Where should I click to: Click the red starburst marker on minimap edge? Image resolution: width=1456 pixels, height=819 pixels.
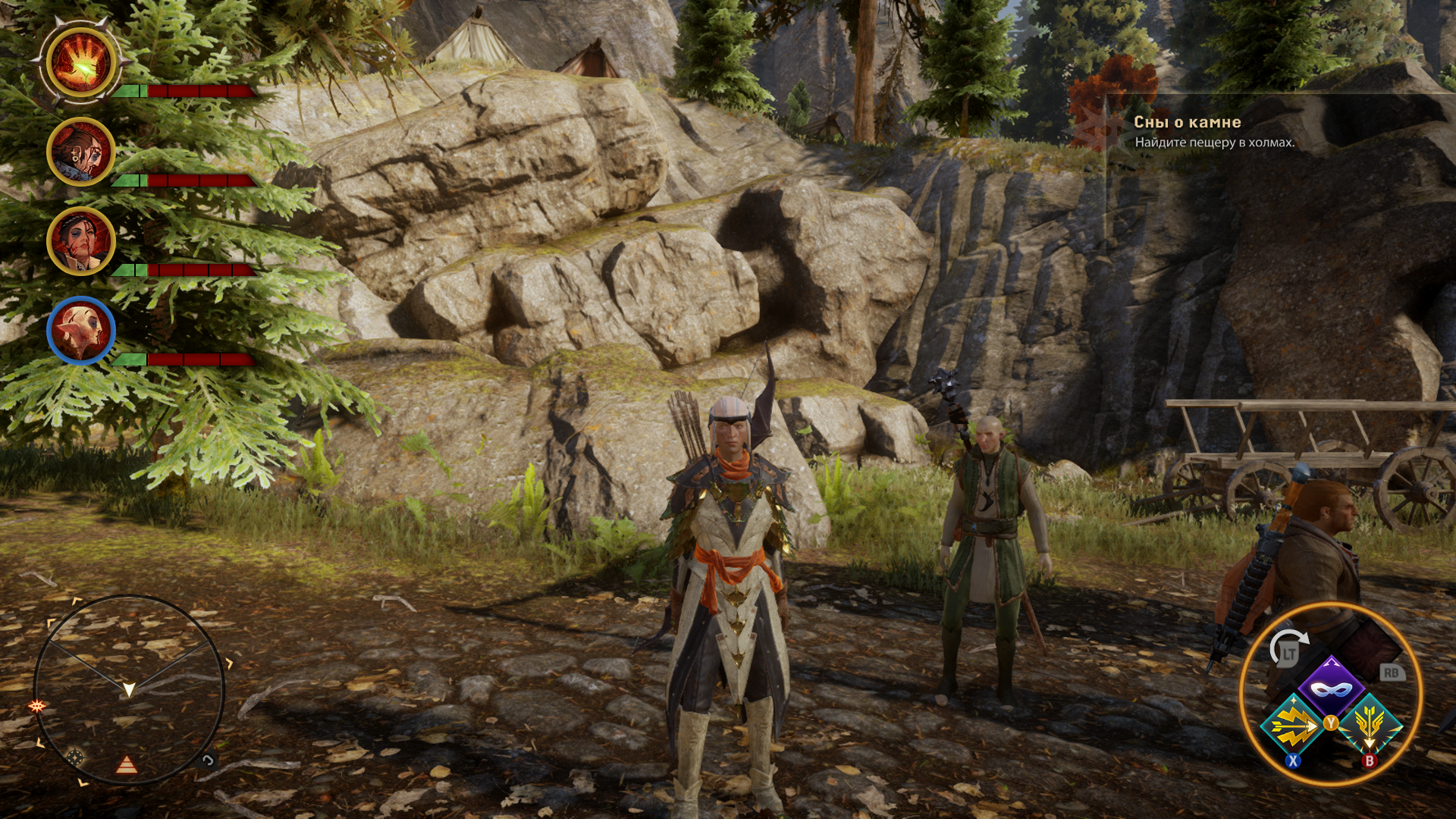tap(36, 706)
